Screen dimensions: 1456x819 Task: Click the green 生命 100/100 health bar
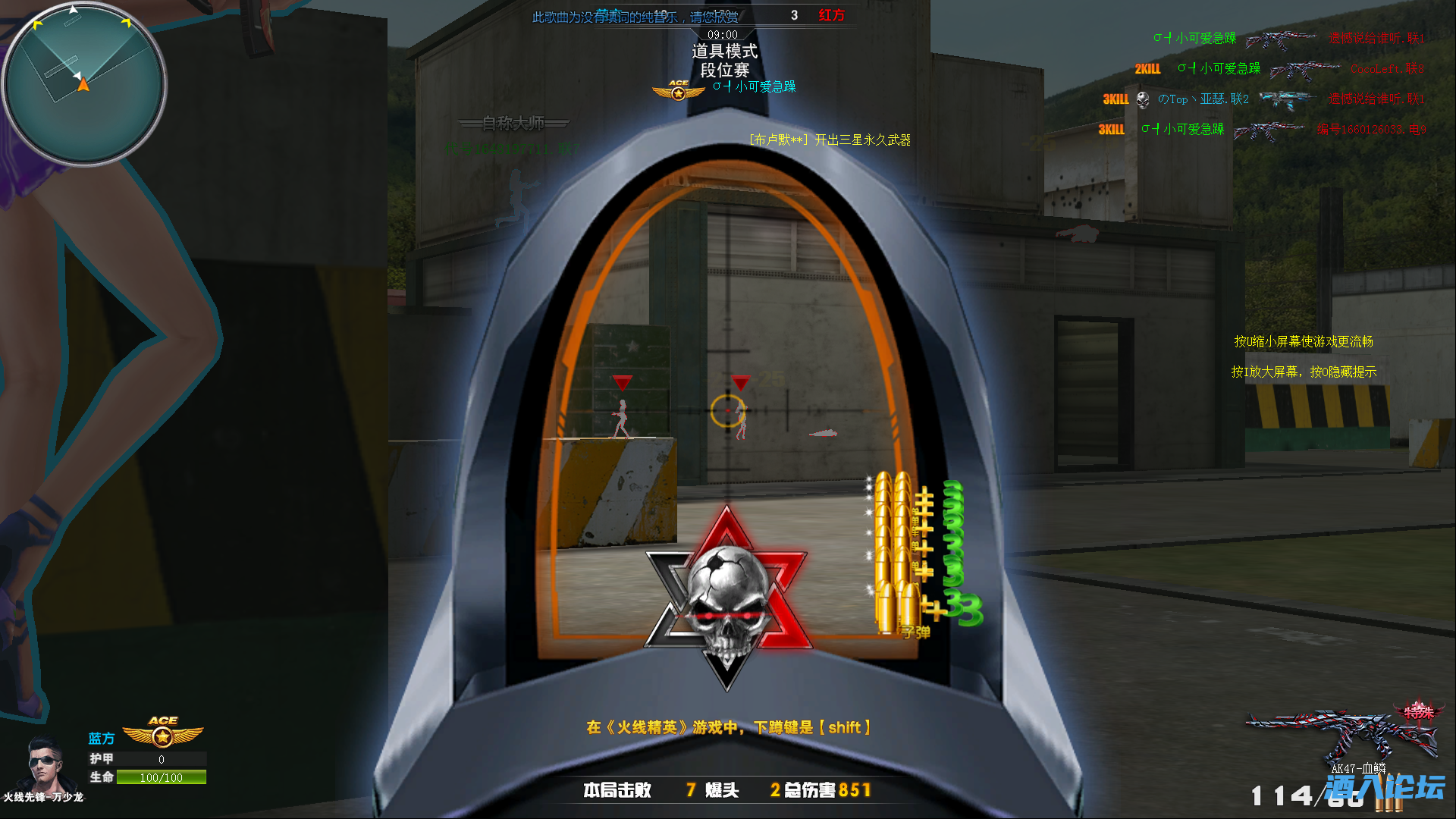pos(160,777)
